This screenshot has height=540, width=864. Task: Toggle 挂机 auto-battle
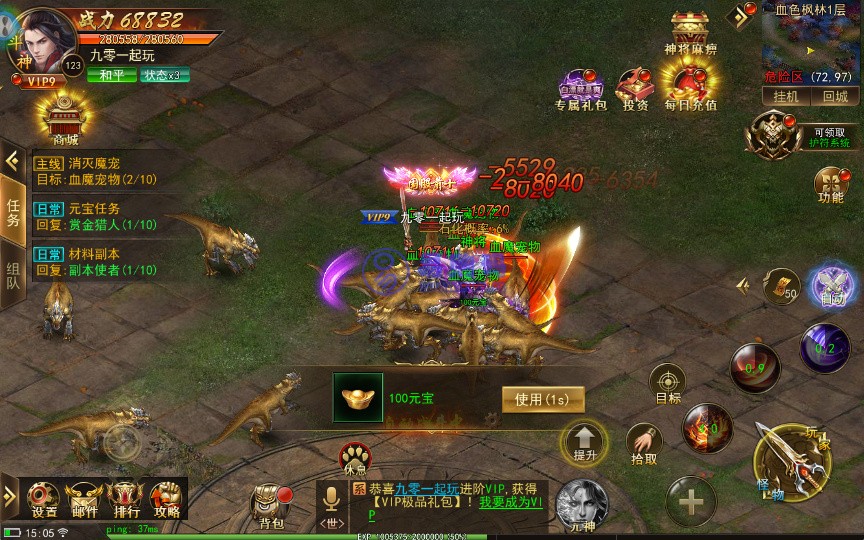pyautogui.click(x=786, y=97)
